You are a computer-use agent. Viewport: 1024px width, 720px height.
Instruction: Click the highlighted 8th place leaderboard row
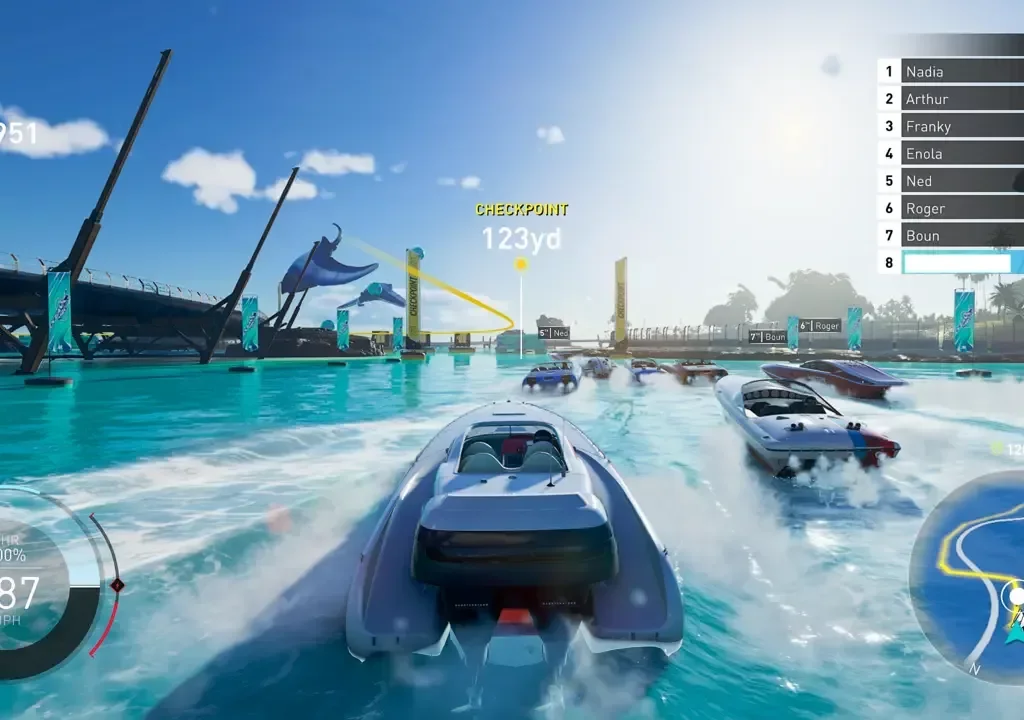pyautogui.click(x=960, y=262)
